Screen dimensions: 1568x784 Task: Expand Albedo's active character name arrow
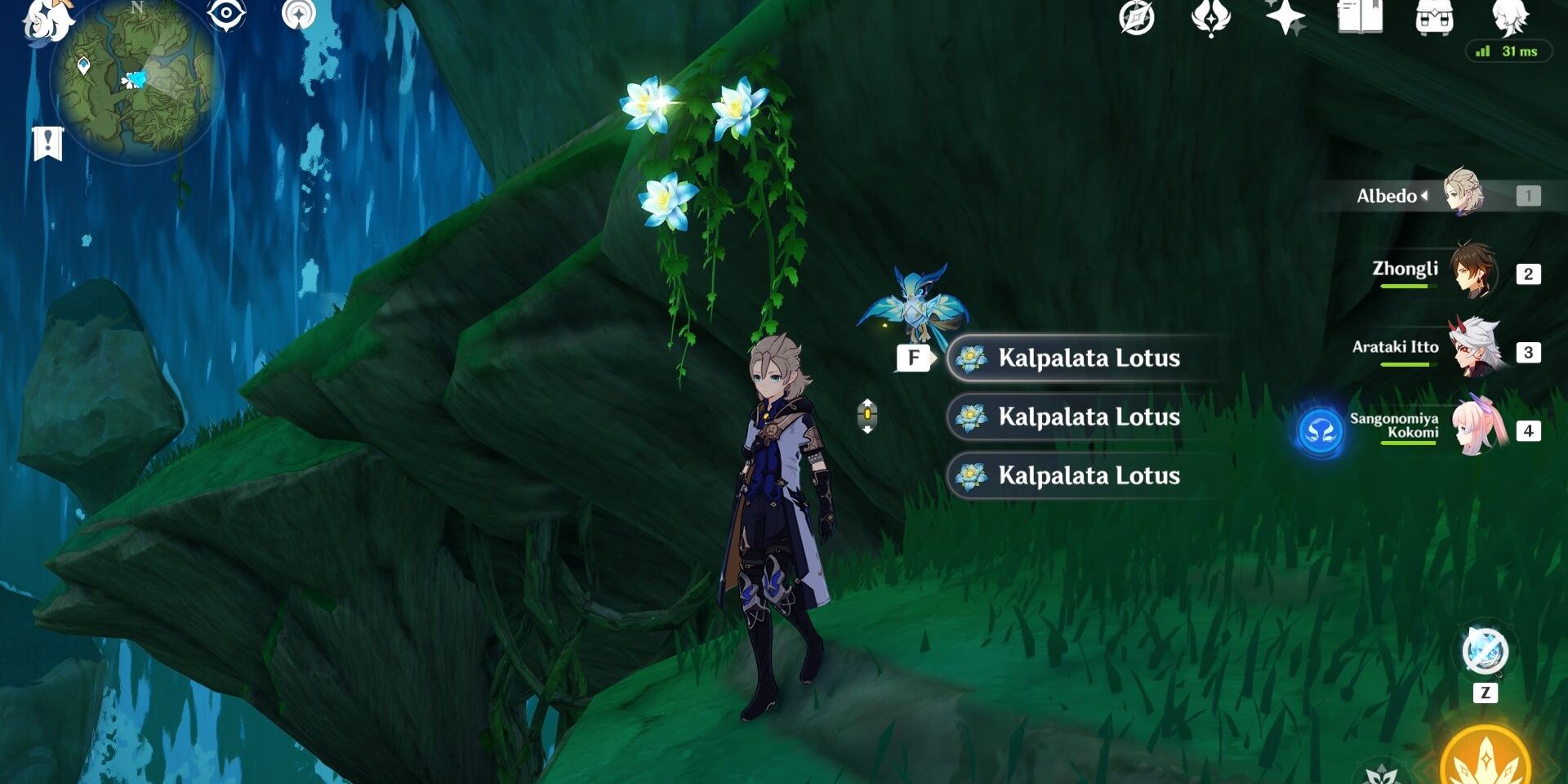click(1426, 195)
